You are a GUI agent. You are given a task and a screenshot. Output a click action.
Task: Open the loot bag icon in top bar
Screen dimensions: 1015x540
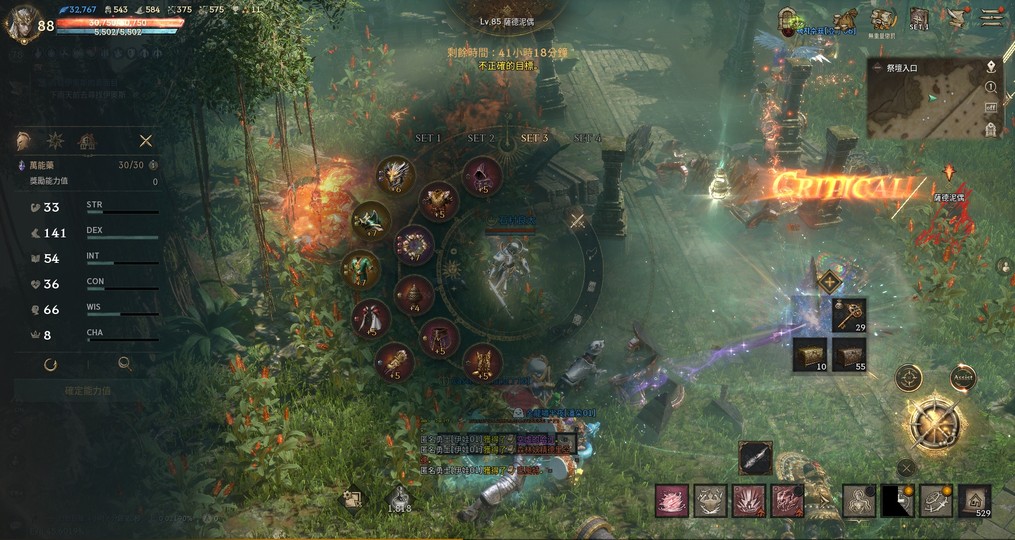coord(846,19)
